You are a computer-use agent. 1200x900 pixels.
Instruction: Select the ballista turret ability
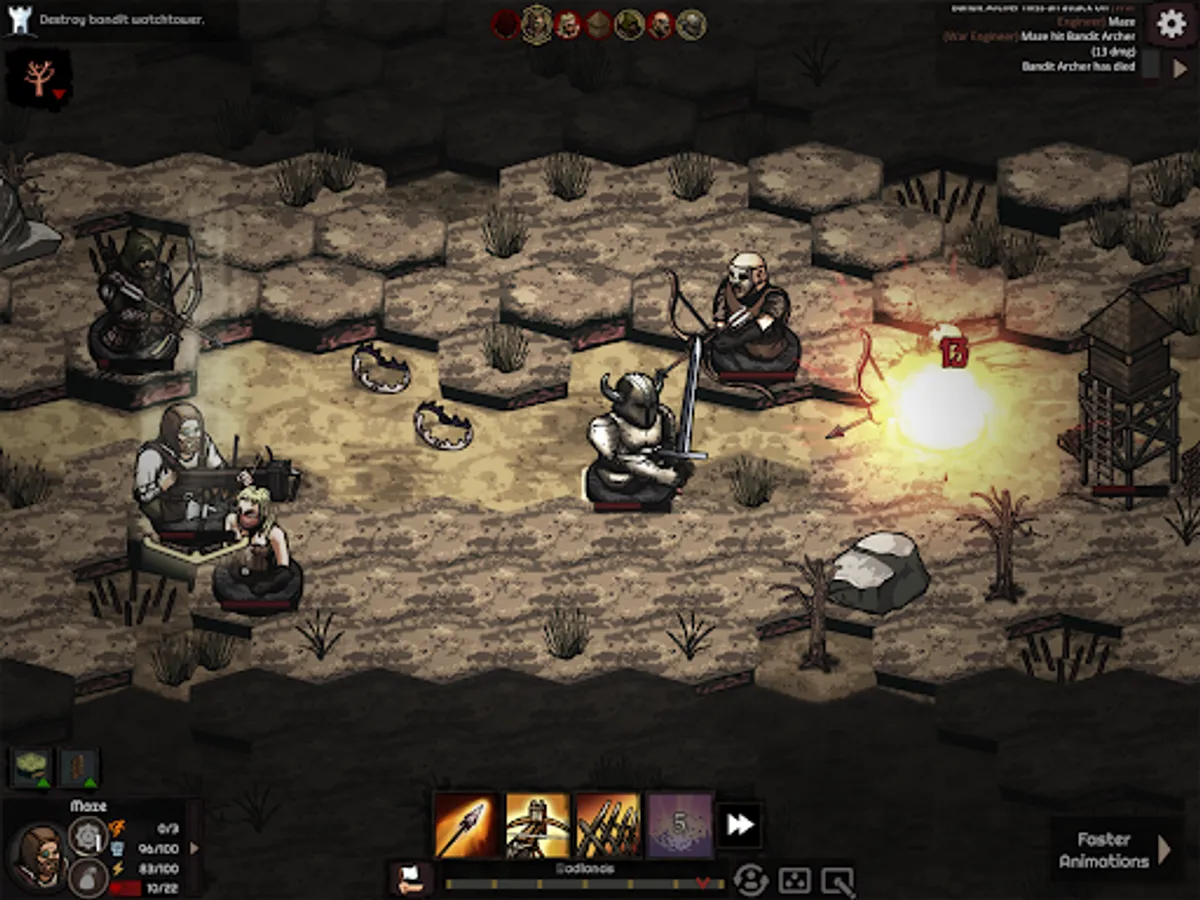[537, 825]
